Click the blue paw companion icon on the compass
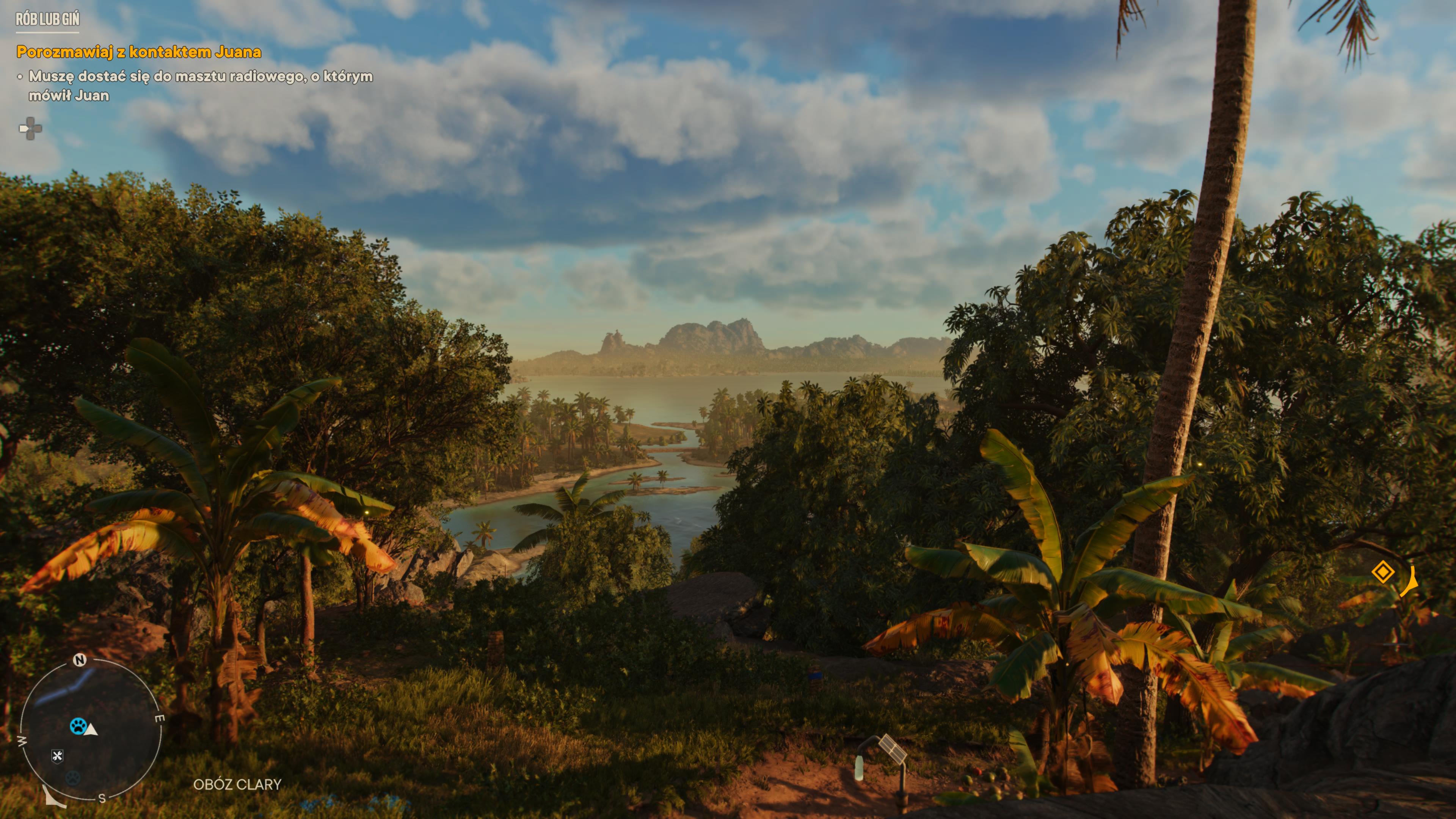Viewport: 1456px width, 819px height. click(78, 726)
